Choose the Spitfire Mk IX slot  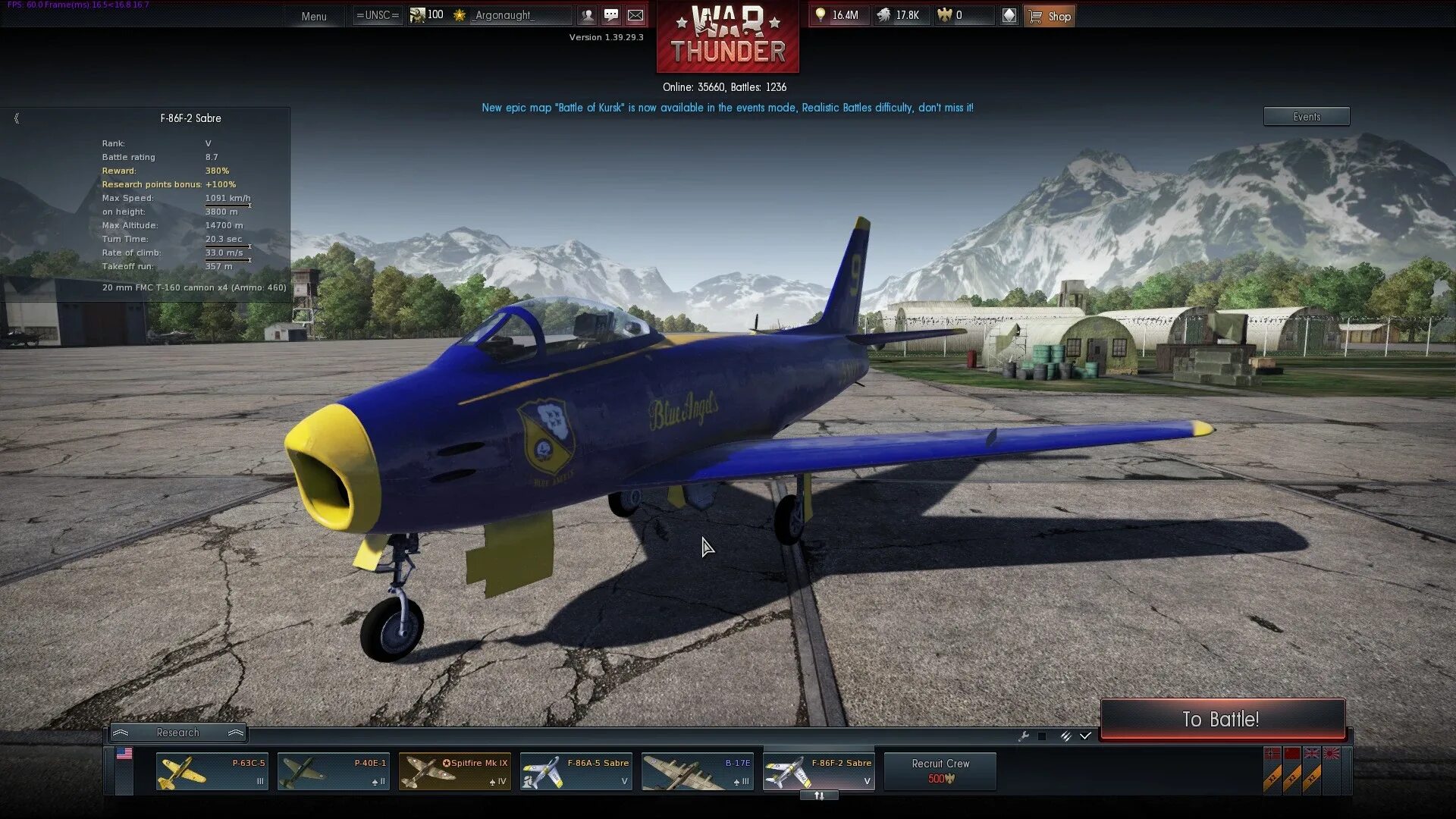point(454,772)
